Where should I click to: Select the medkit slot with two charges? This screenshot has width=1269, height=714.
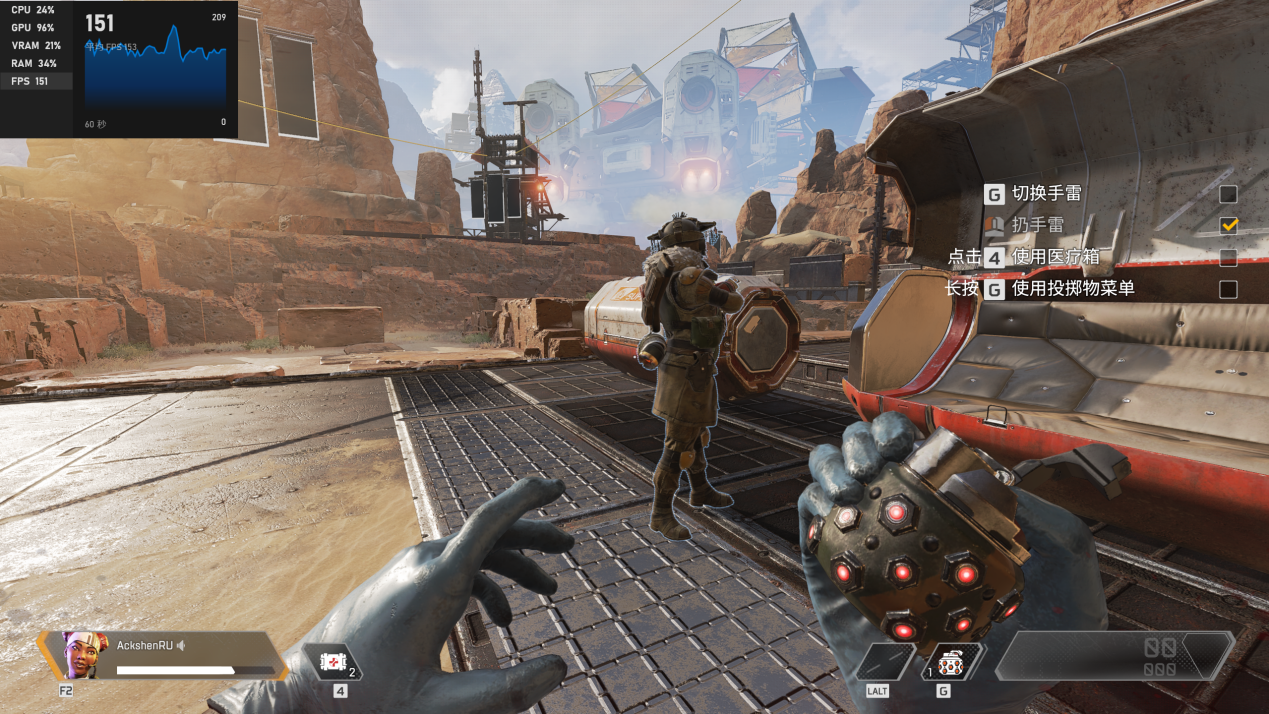coord(331,661)
